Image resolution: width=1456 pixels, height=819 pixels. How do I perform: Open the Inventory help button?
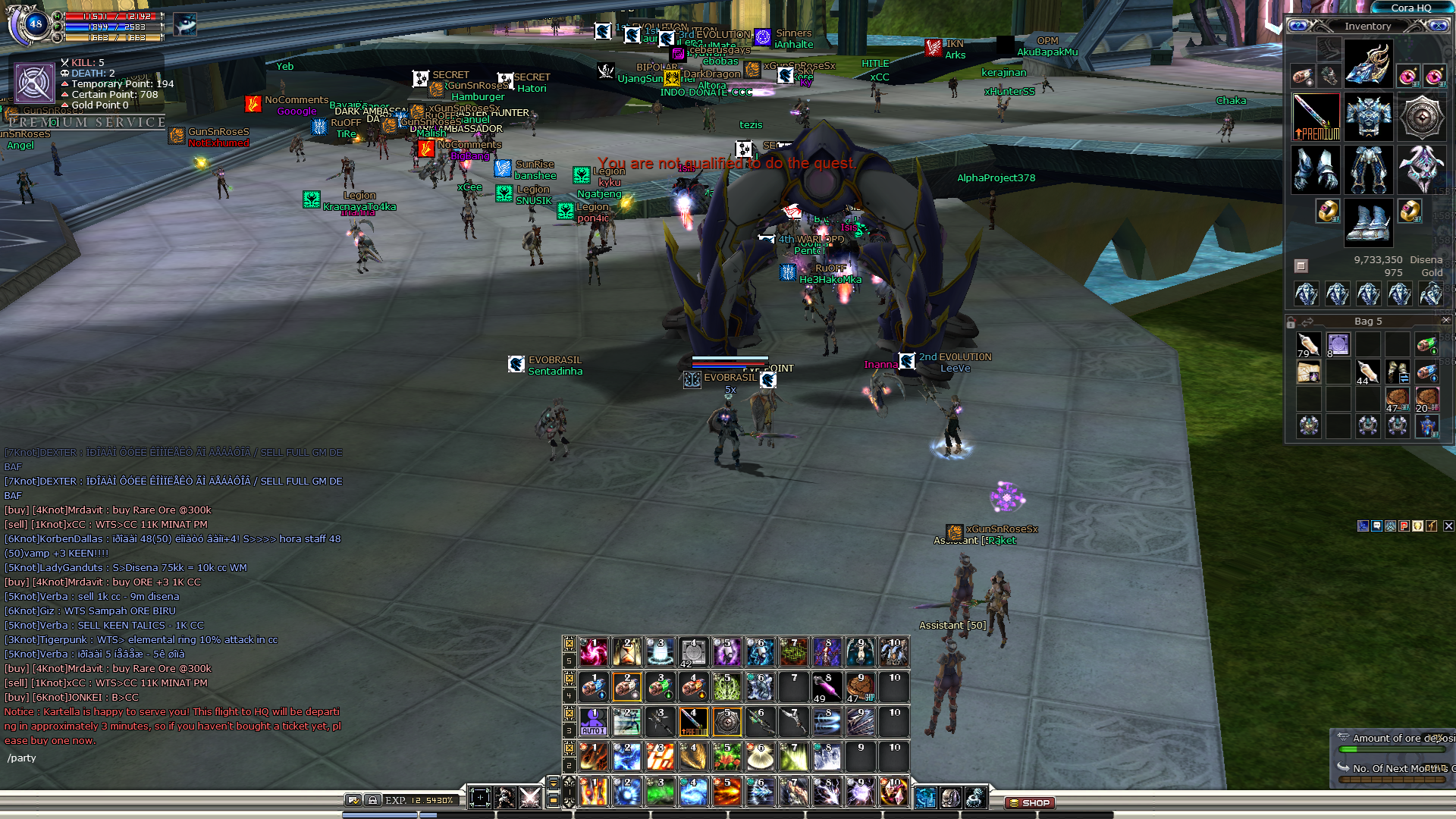coord(1298,26)
